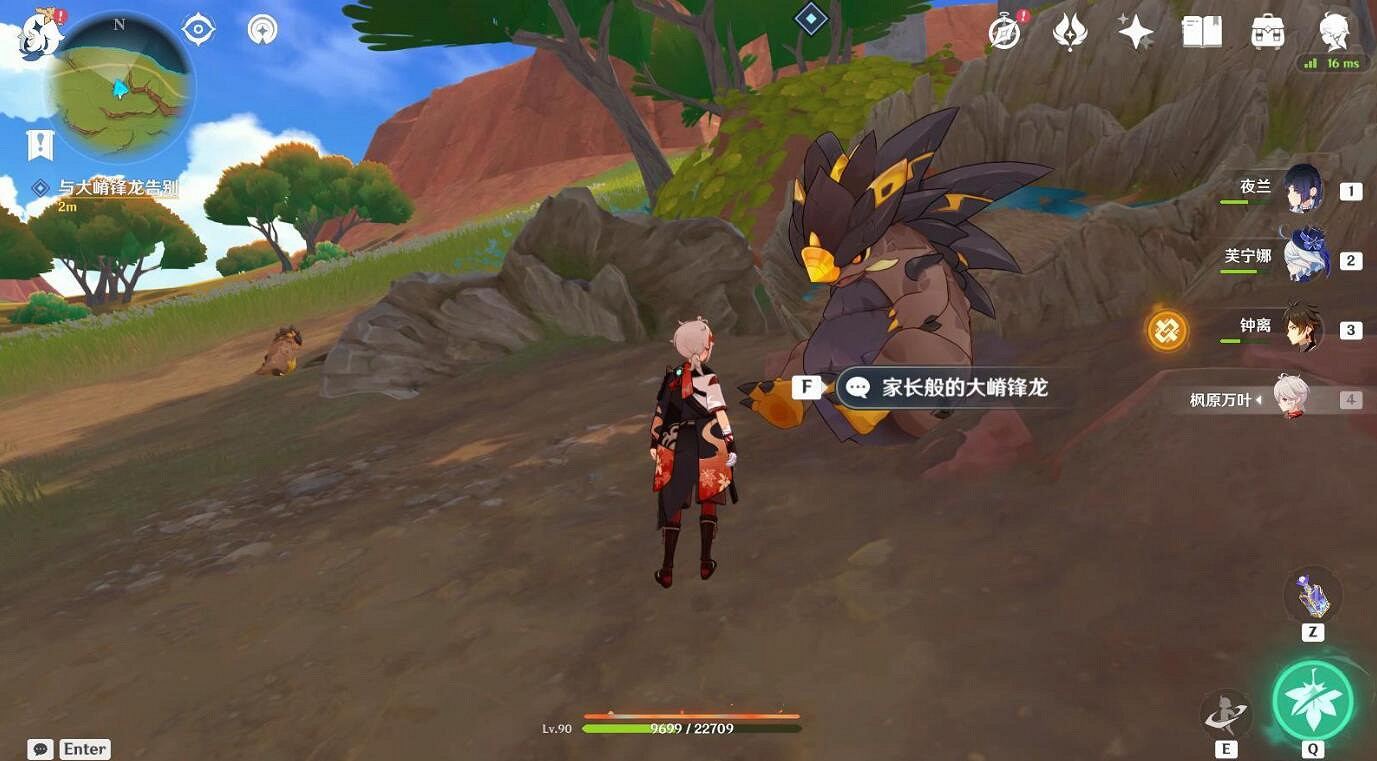Image resolution: width=1377 pixels, height=761 pixels.
Task: Click Kazuha's HP bar showing 9699/22709
Action: [x=690, y=728]
